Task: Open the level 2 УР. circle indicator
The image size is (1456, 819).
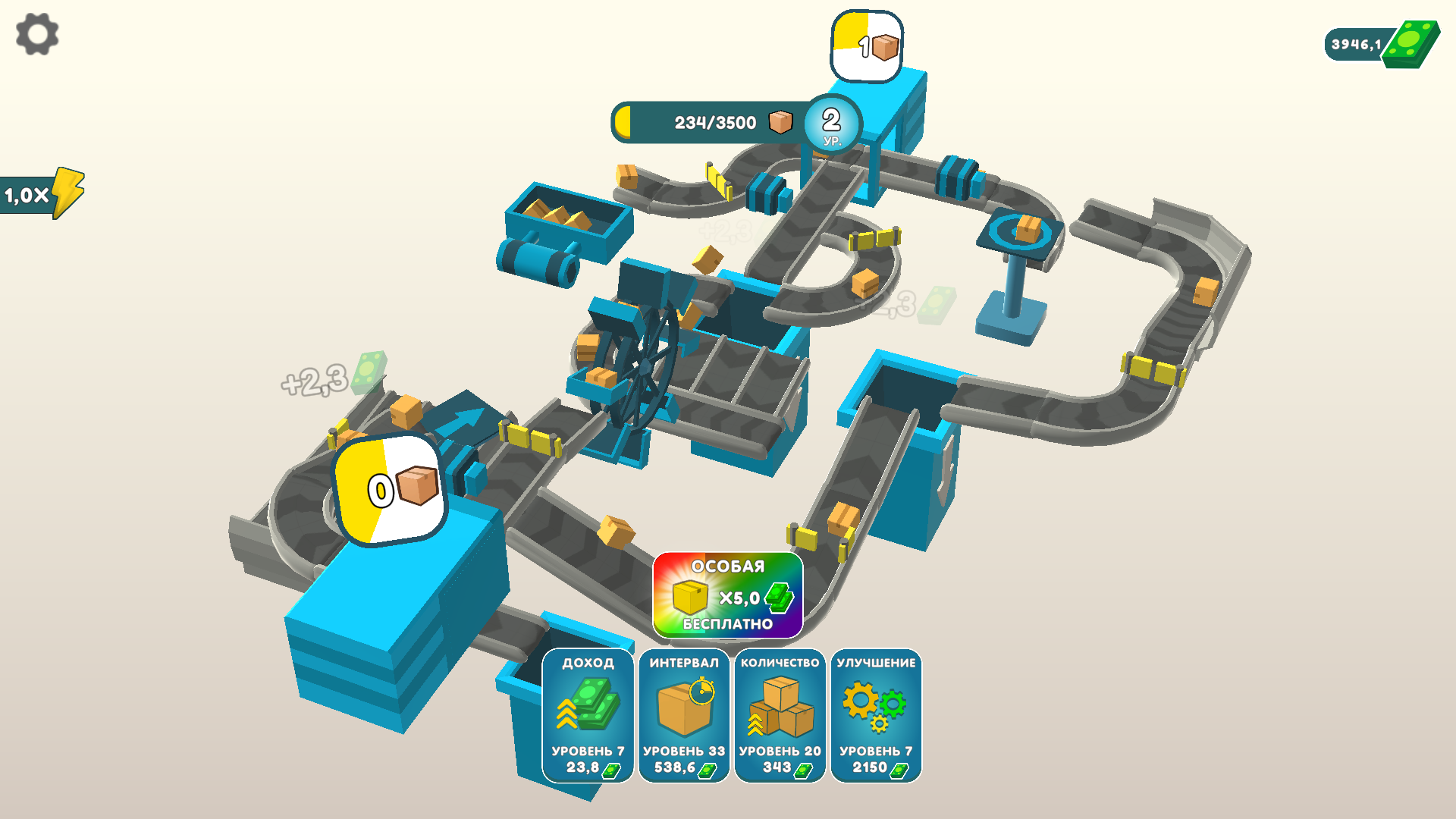Action: click(831, 124)
